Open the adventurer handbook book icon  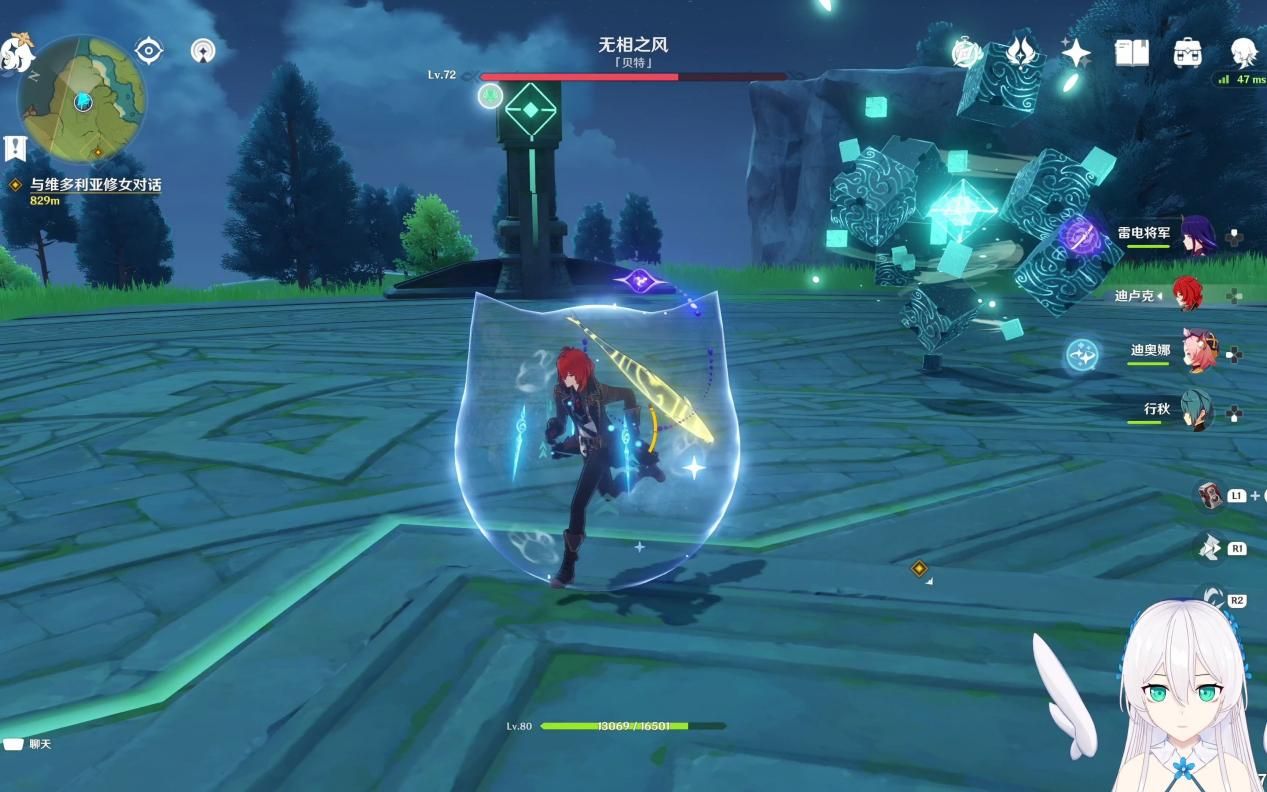point(1132,52)
